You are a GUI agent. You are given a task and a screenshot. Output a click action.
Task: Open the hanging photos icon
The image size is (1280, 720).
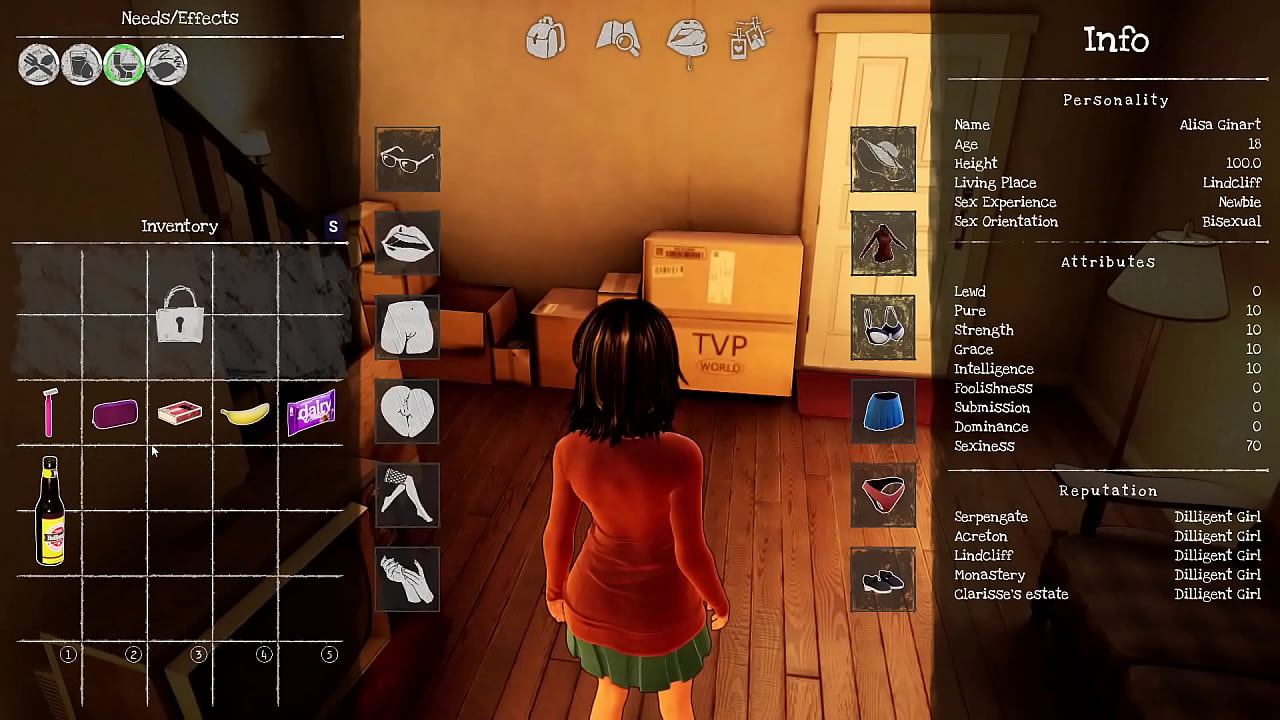(x=752, y=38)
